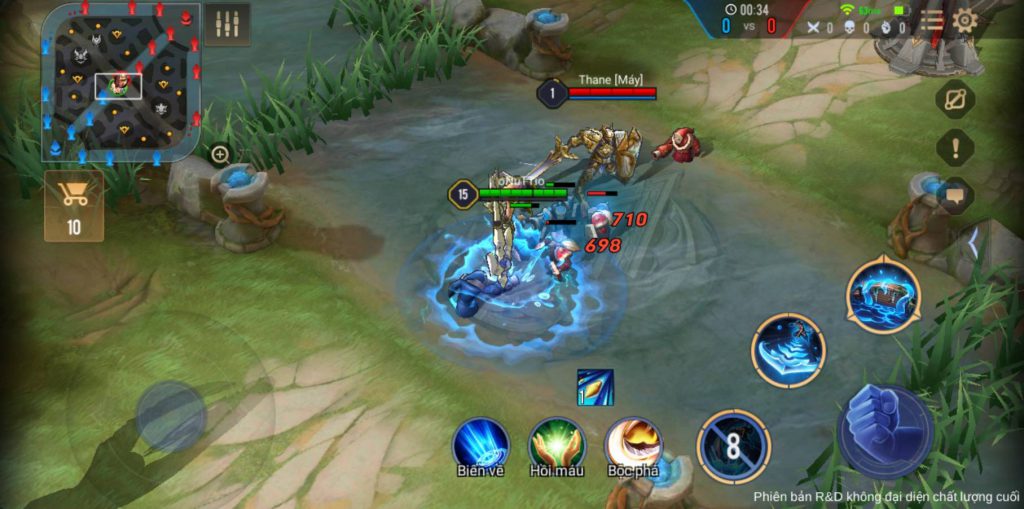Activate the Biến về recall spell

tap(481, 444)
